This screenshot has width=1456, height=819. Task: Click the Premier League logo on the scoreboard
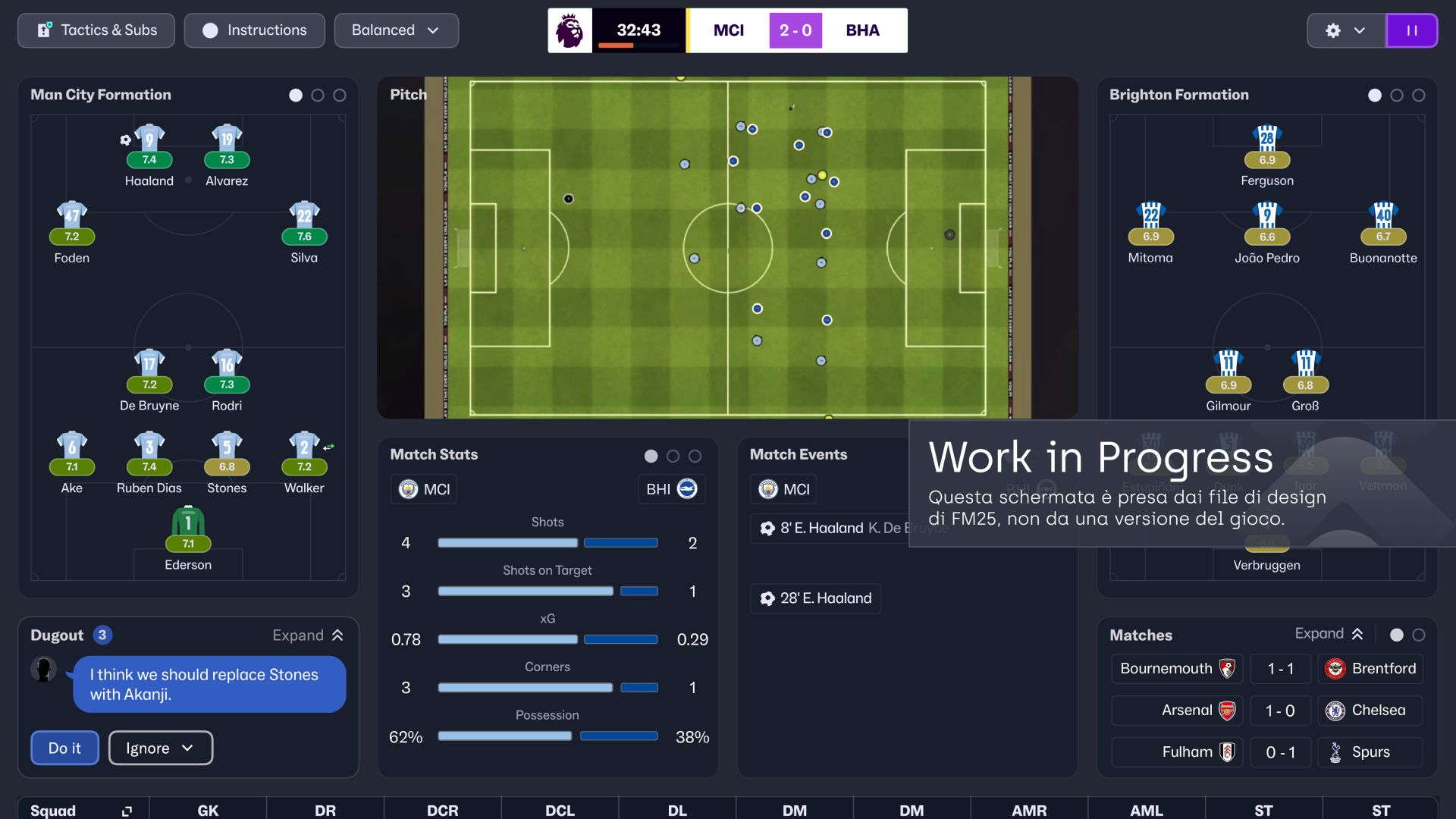click(x=570, y=30)
